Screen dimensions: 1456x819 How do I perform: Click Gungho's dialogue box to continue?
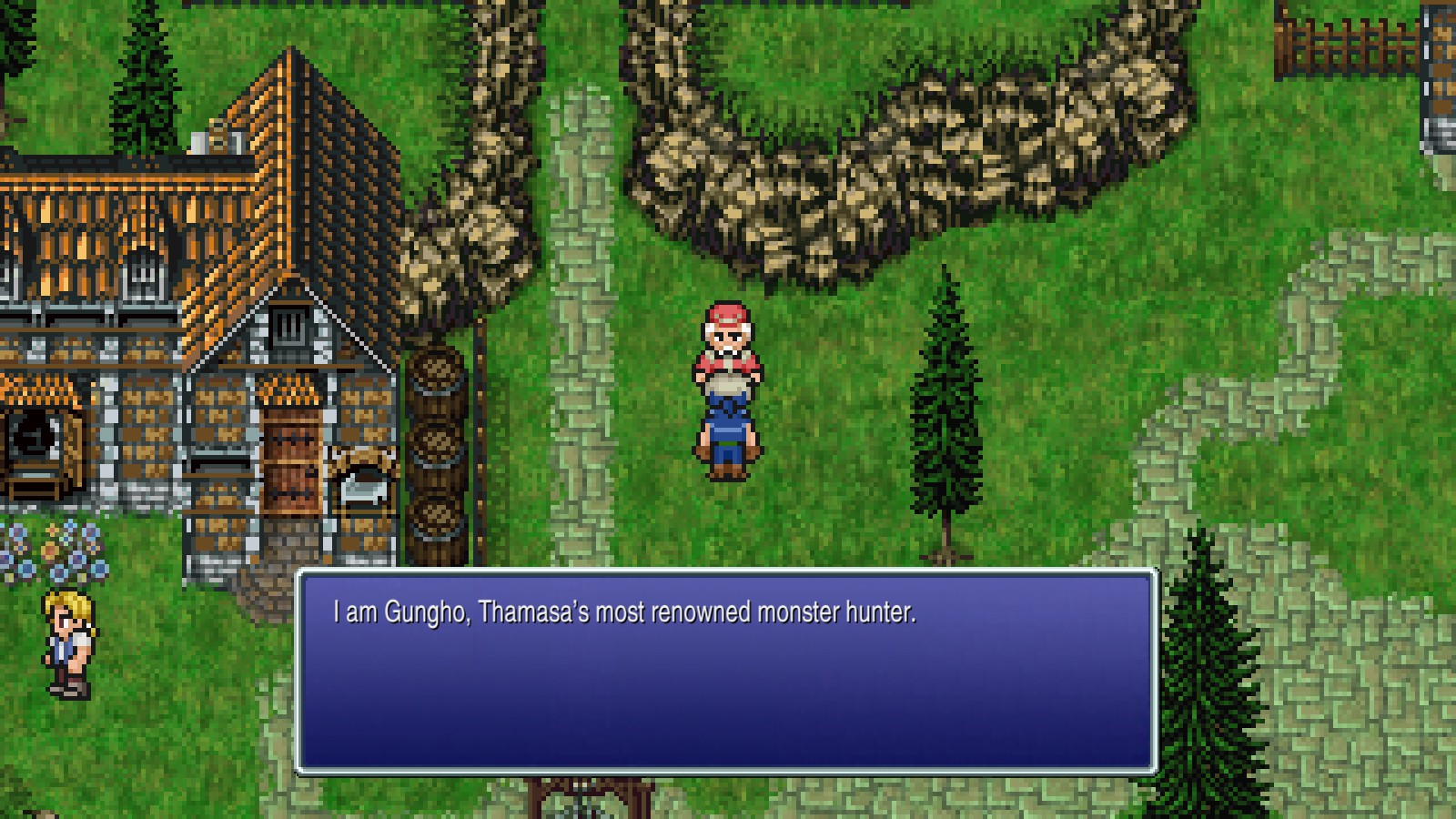coord(726,672)
